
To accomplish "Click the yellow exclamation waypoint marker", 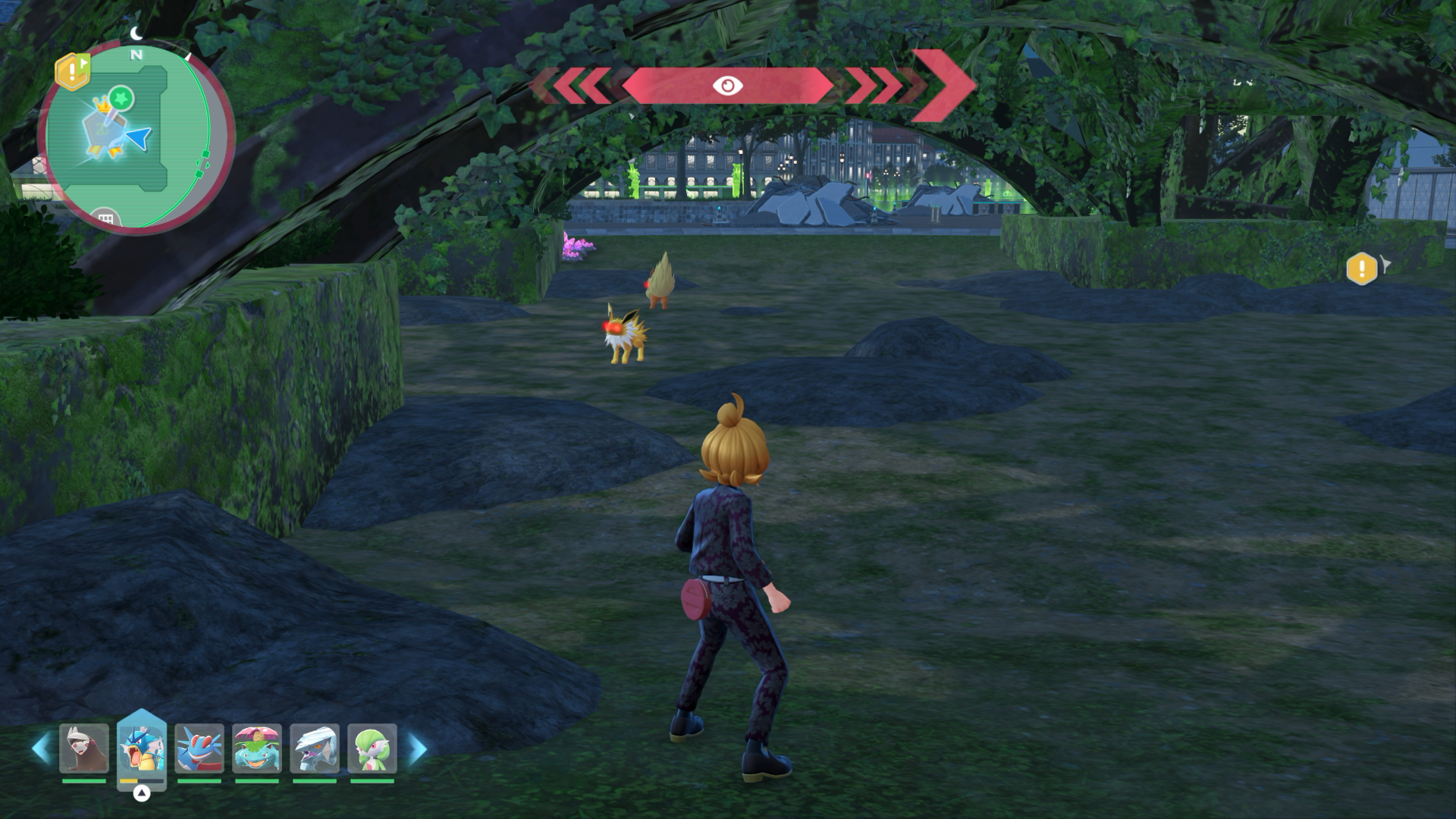I will click(1362, 268).
